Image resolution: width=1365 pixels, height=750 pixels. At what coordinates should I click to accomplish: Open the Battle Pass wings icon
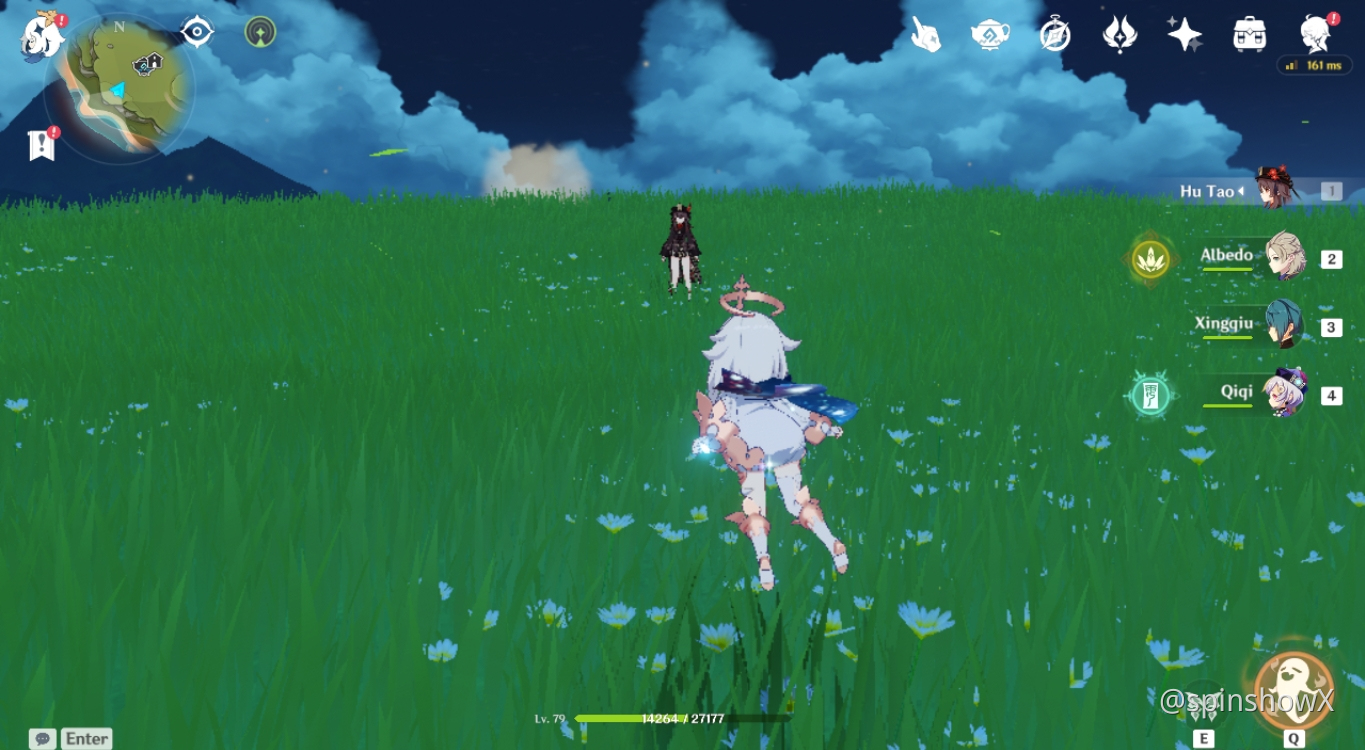pyautogui.click(x=1120, y=32)
